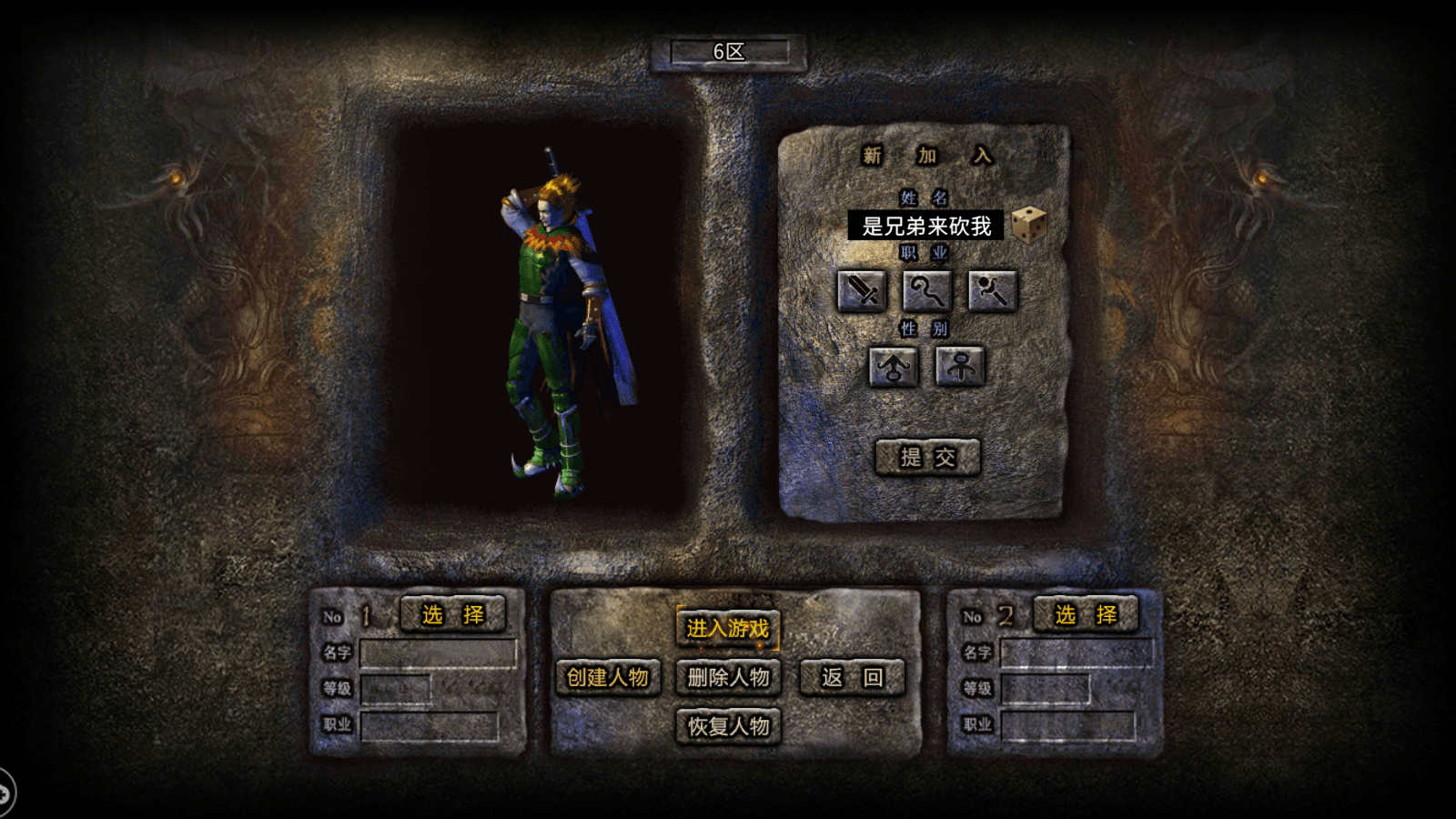Click 删除人物 to delete a character
The image size is (1456, 819).
[728, 677]
